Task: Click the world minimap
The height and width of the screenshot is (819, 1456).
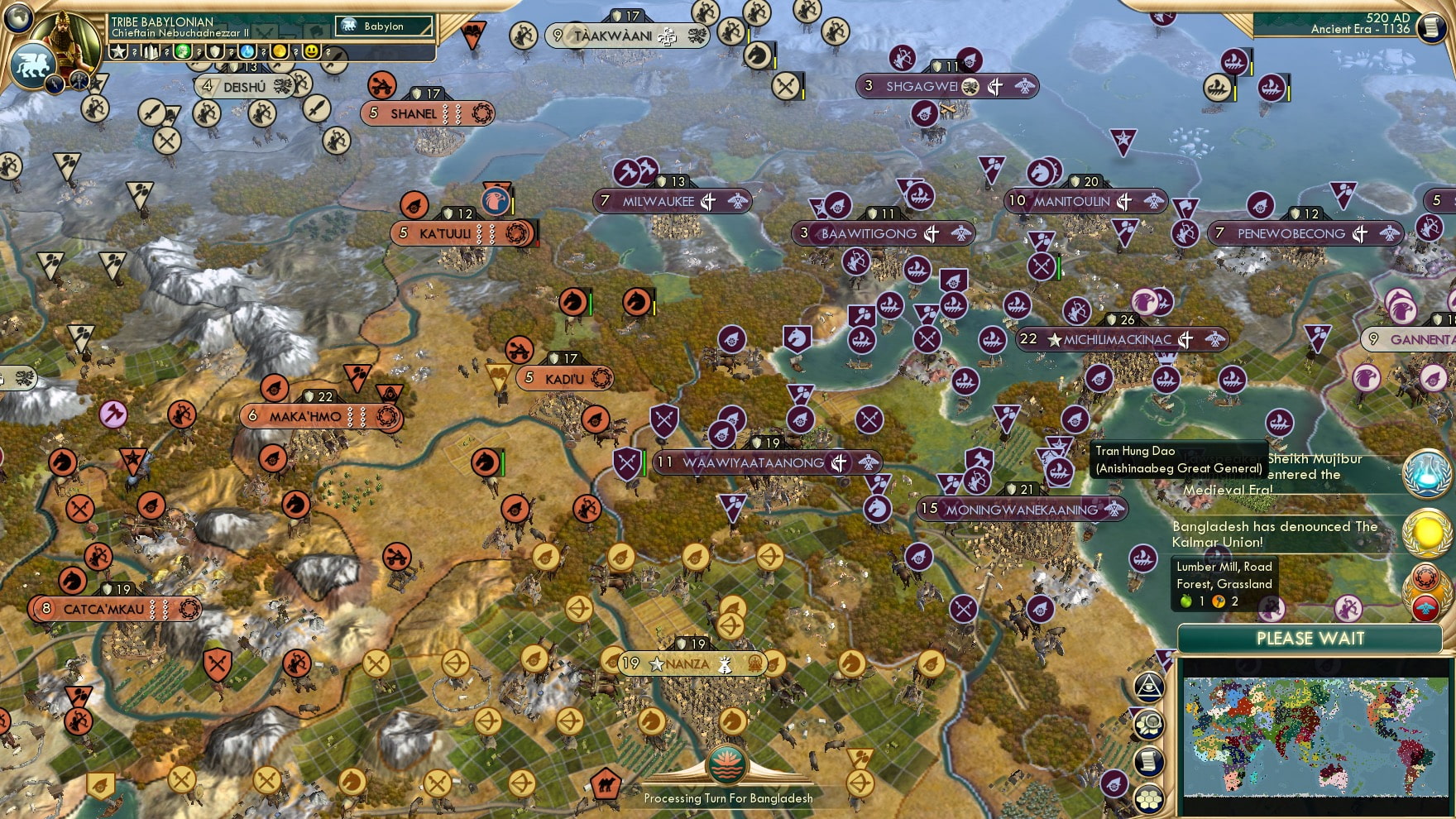Action: pos(1315,735)
